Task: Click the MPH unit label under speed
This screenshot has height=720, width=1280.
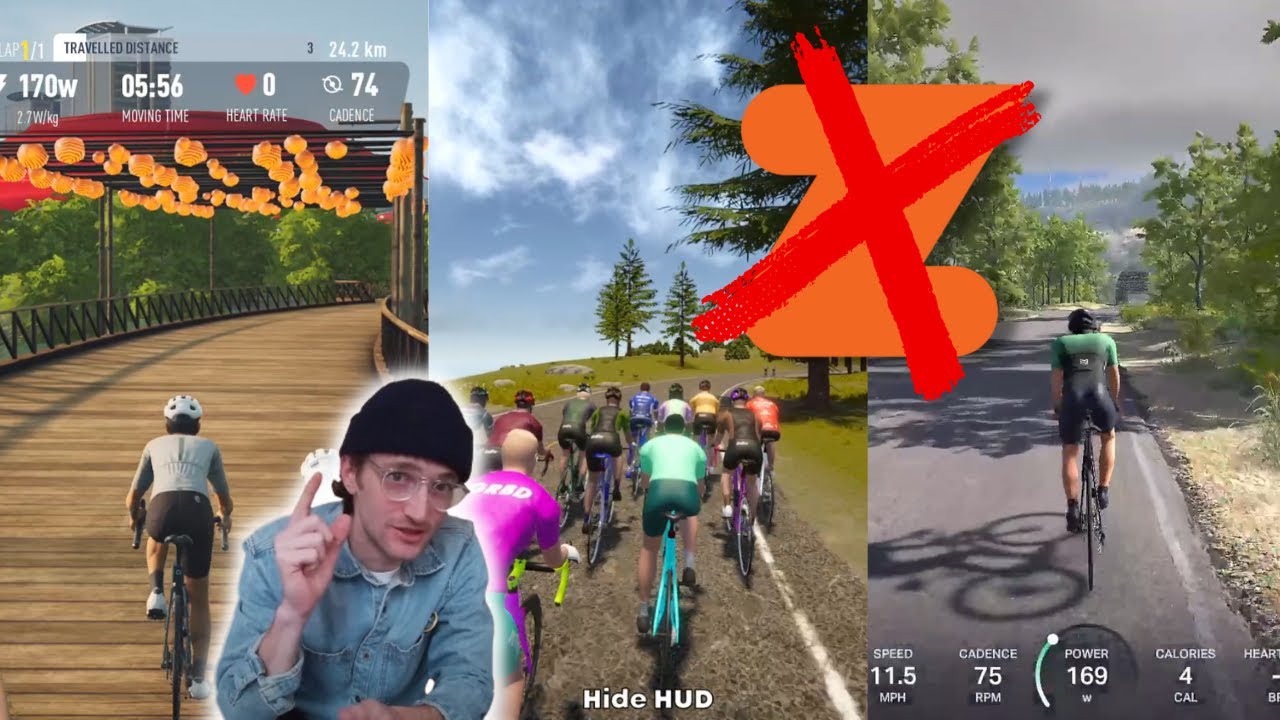Action: (893, 698)
